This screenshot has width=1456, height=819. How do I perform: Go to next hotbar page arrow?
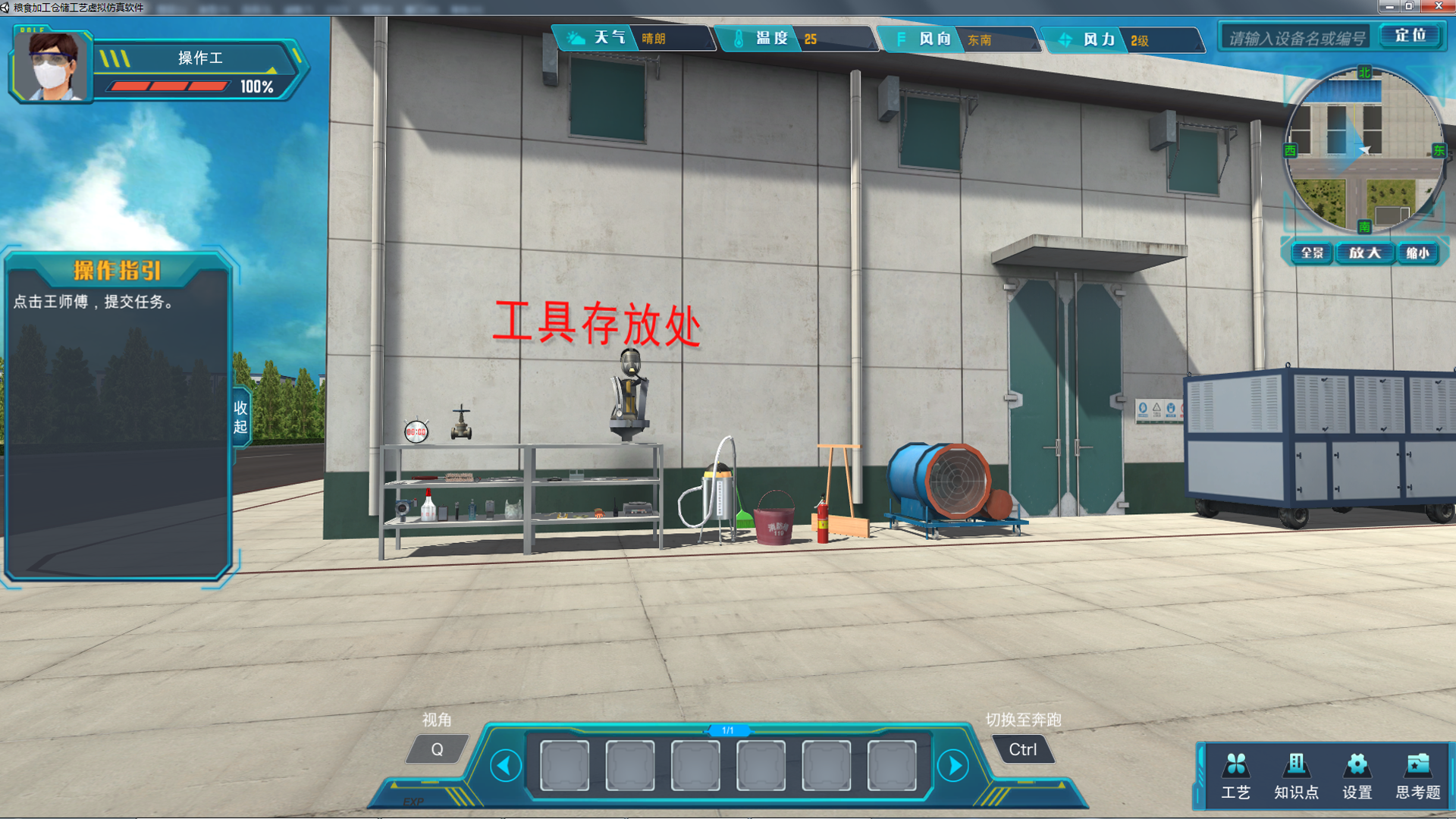[954, 765]
